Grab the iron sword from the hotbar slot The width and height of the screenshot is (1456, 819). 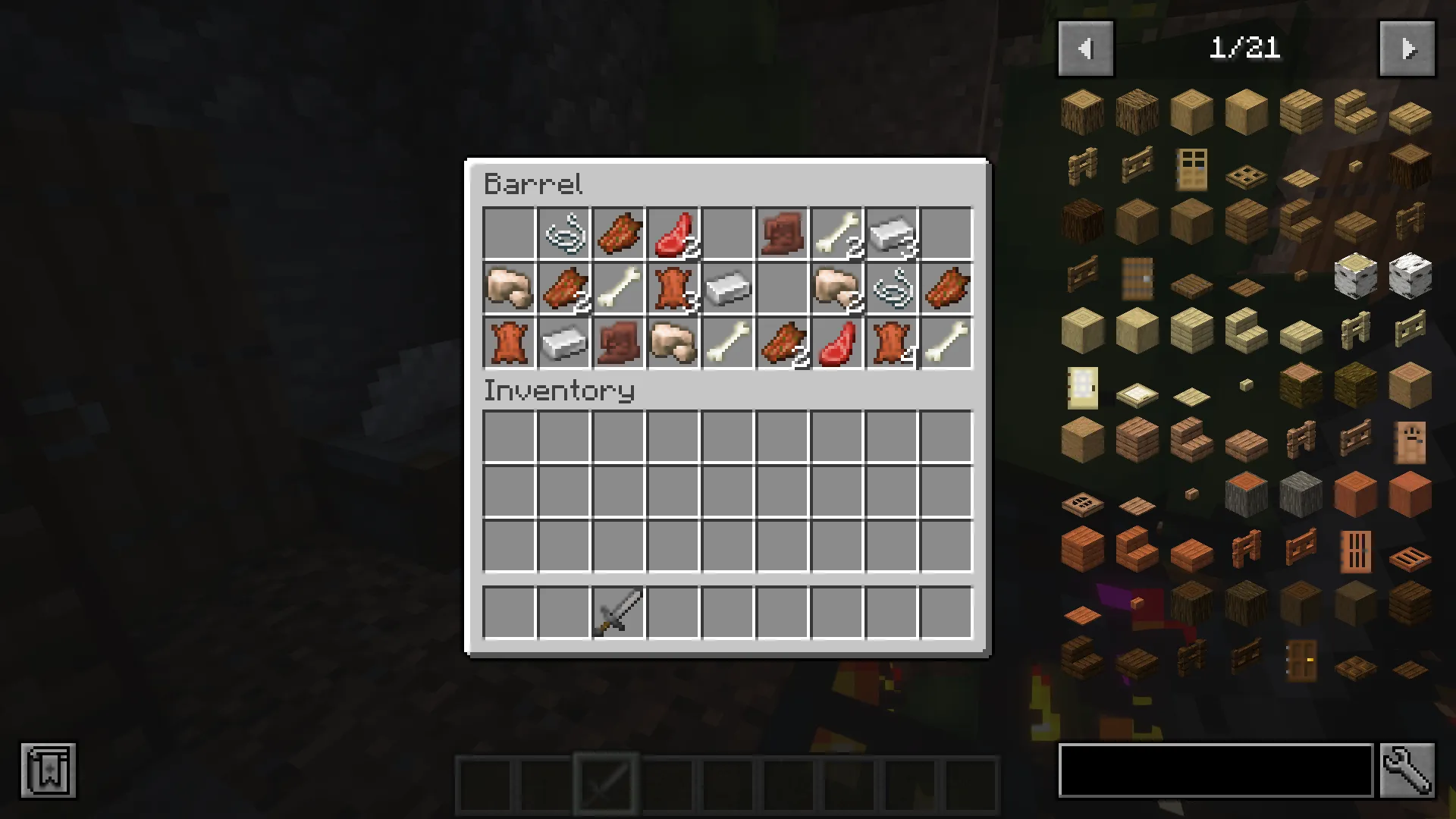tap(617, 612)
